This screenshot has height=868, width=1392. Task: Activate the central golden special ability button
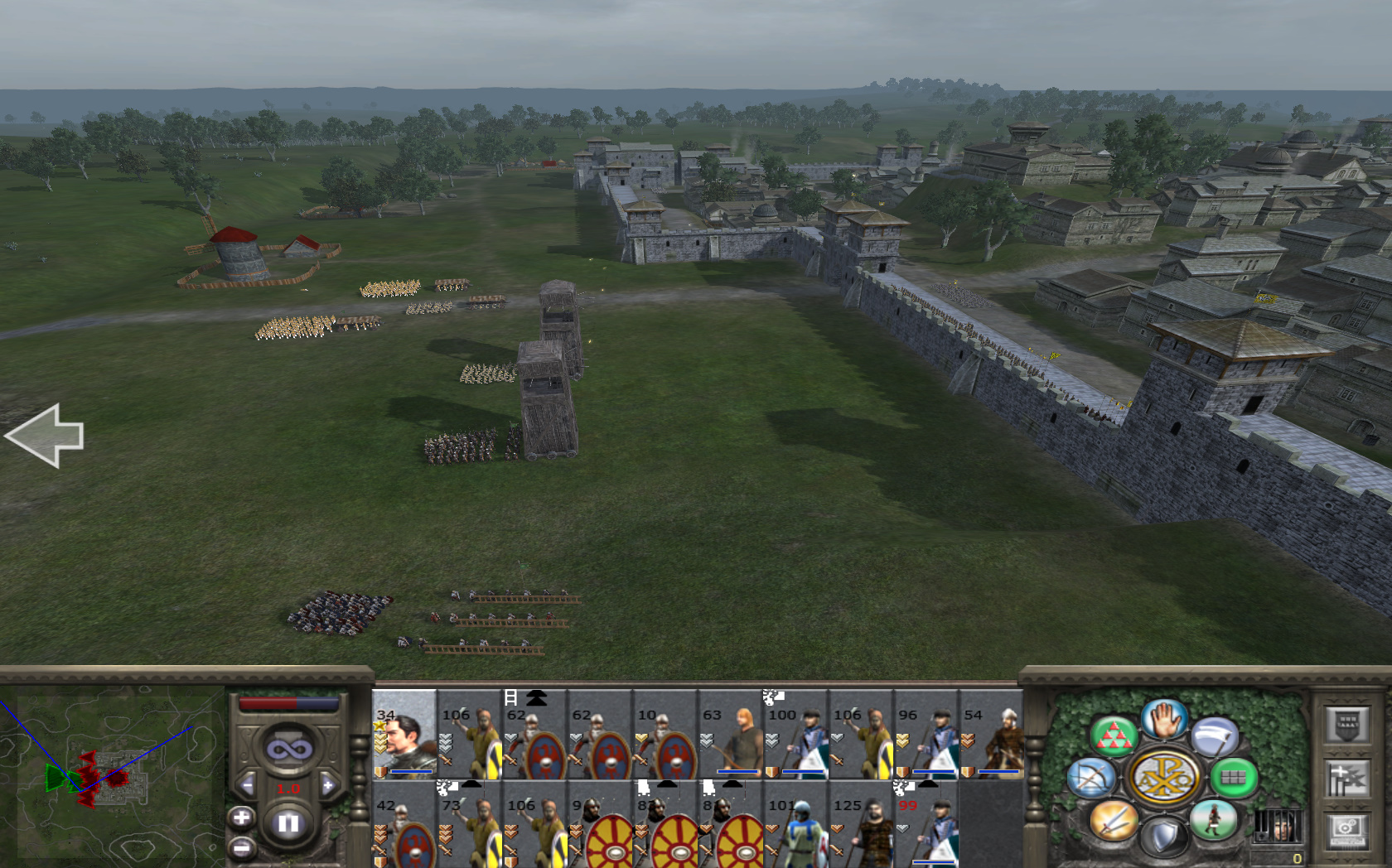click(x=1164, y=778)
